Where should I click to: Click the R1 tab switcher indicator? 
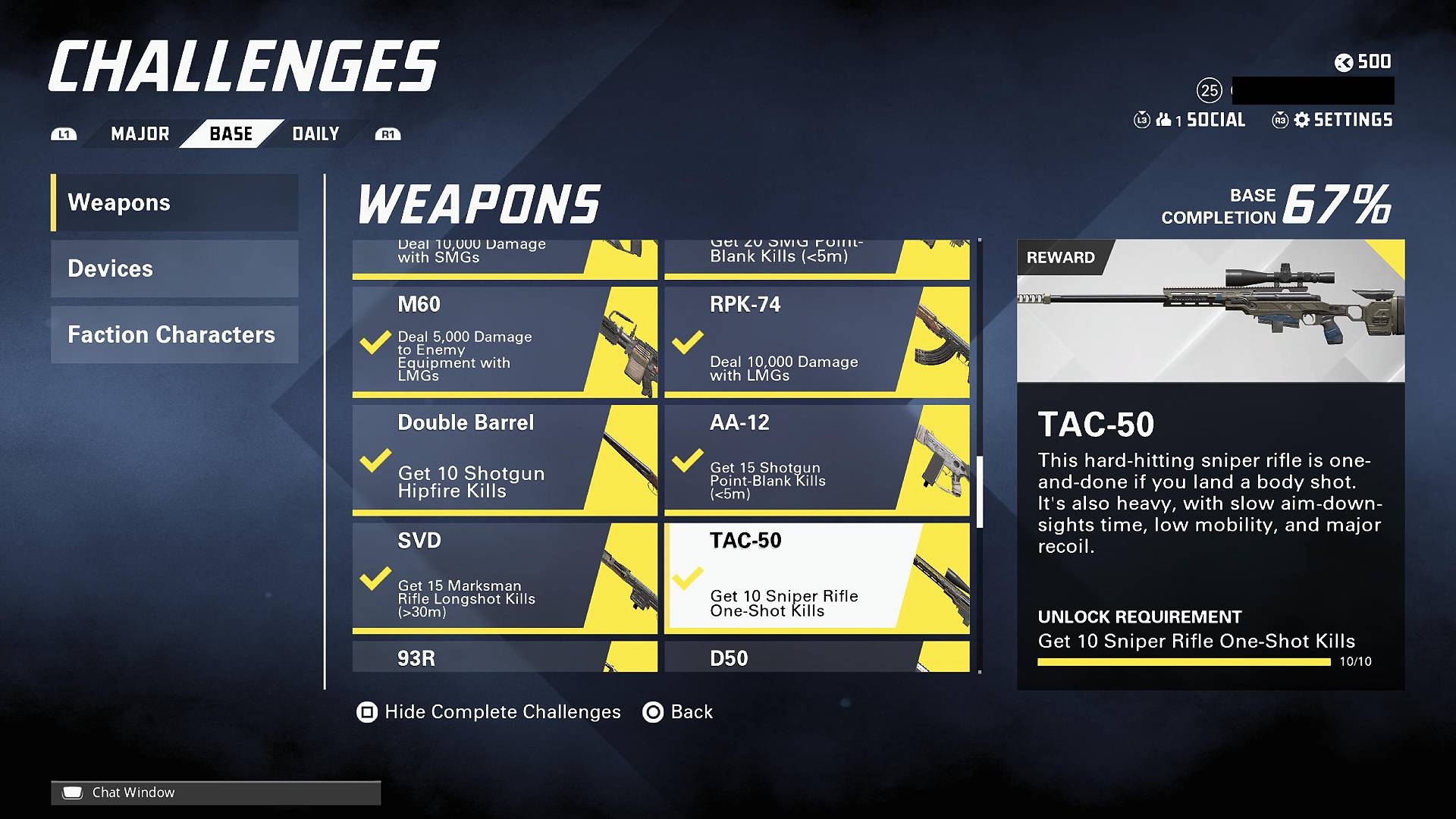[388, 133]
